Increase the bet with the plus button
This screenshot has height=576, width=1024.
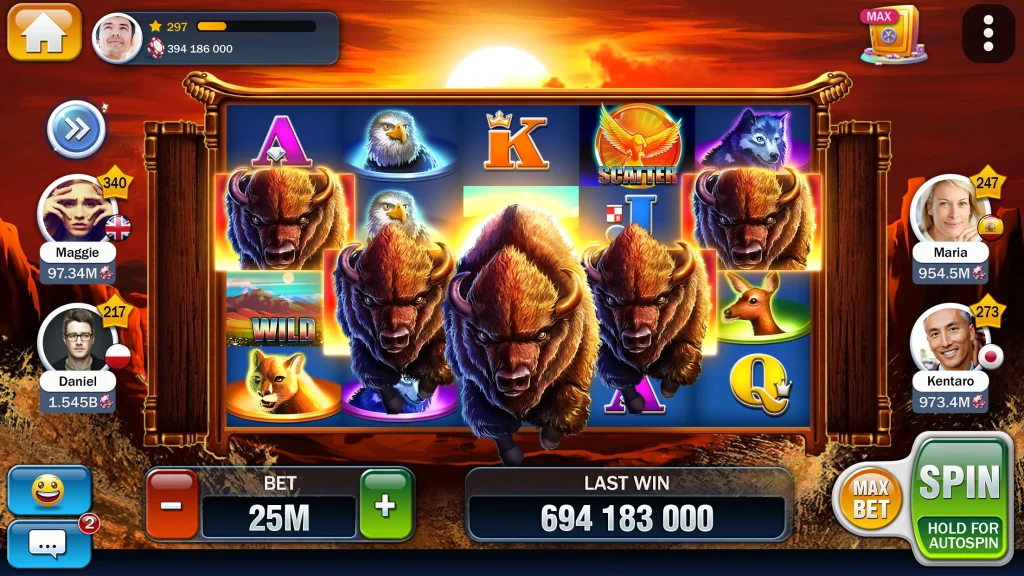(x=386, y=504)
